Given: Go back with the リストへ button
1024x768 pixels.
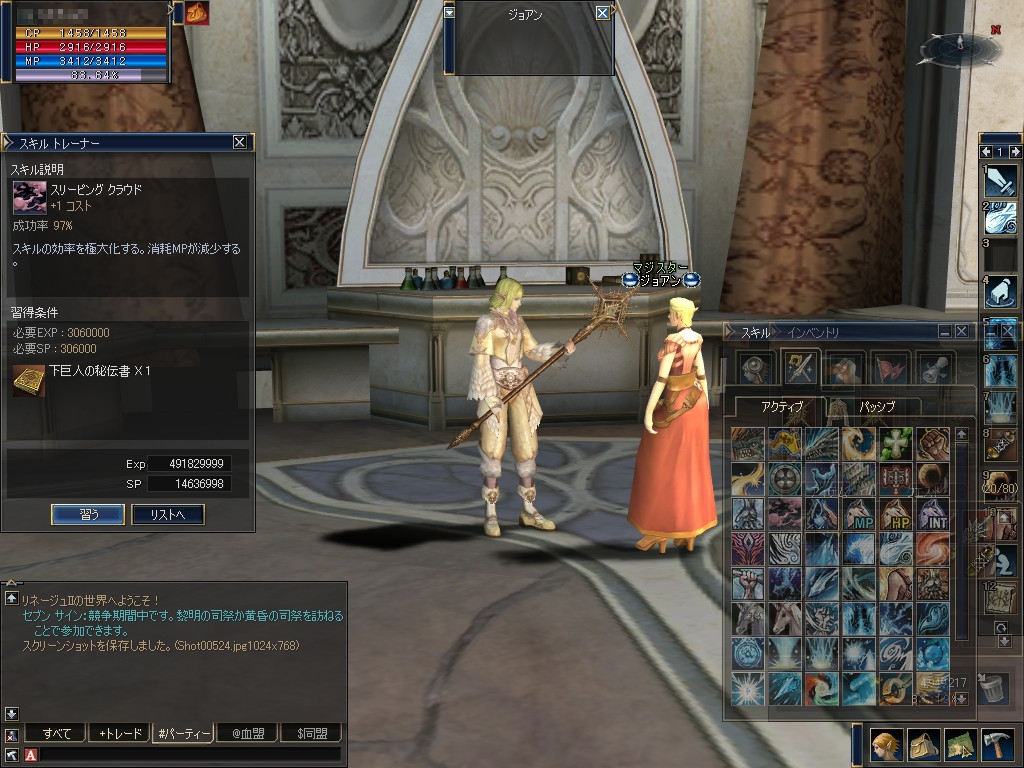Looking at the screenshot, I should coord(168,514).
